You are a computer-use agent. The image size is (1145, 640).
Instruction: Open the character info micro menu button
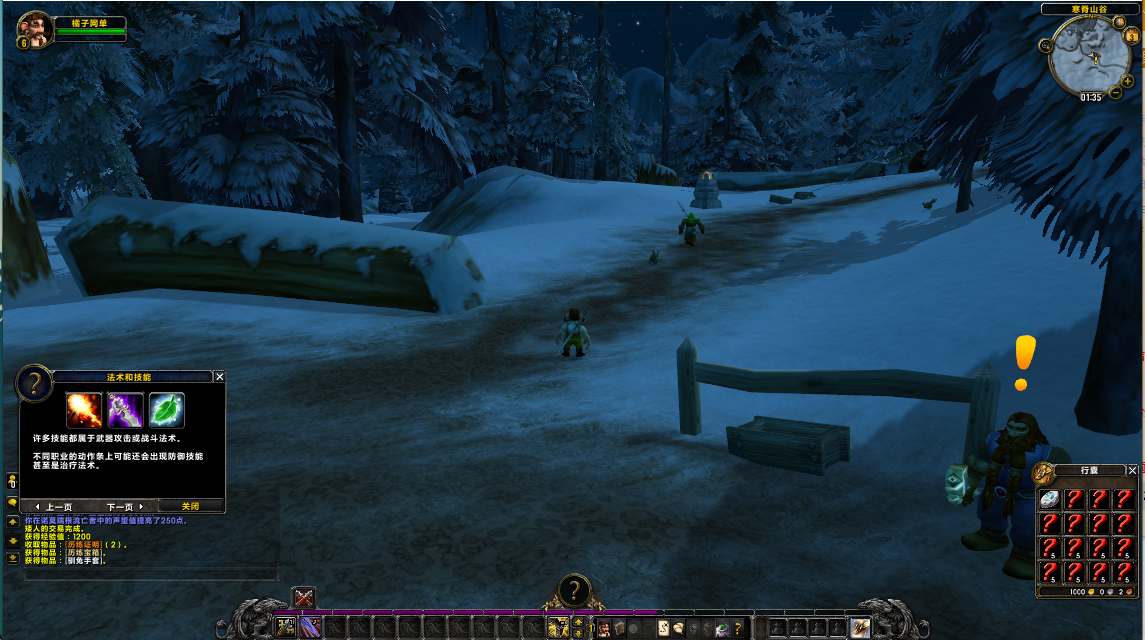click(x=605, y=628)
